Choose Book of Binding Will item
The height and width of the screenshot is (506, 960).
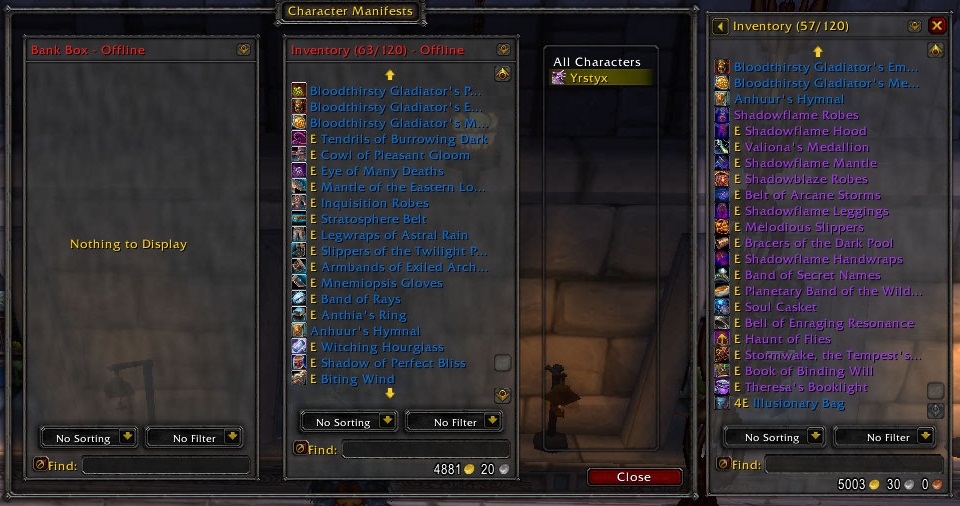point(808,371)
